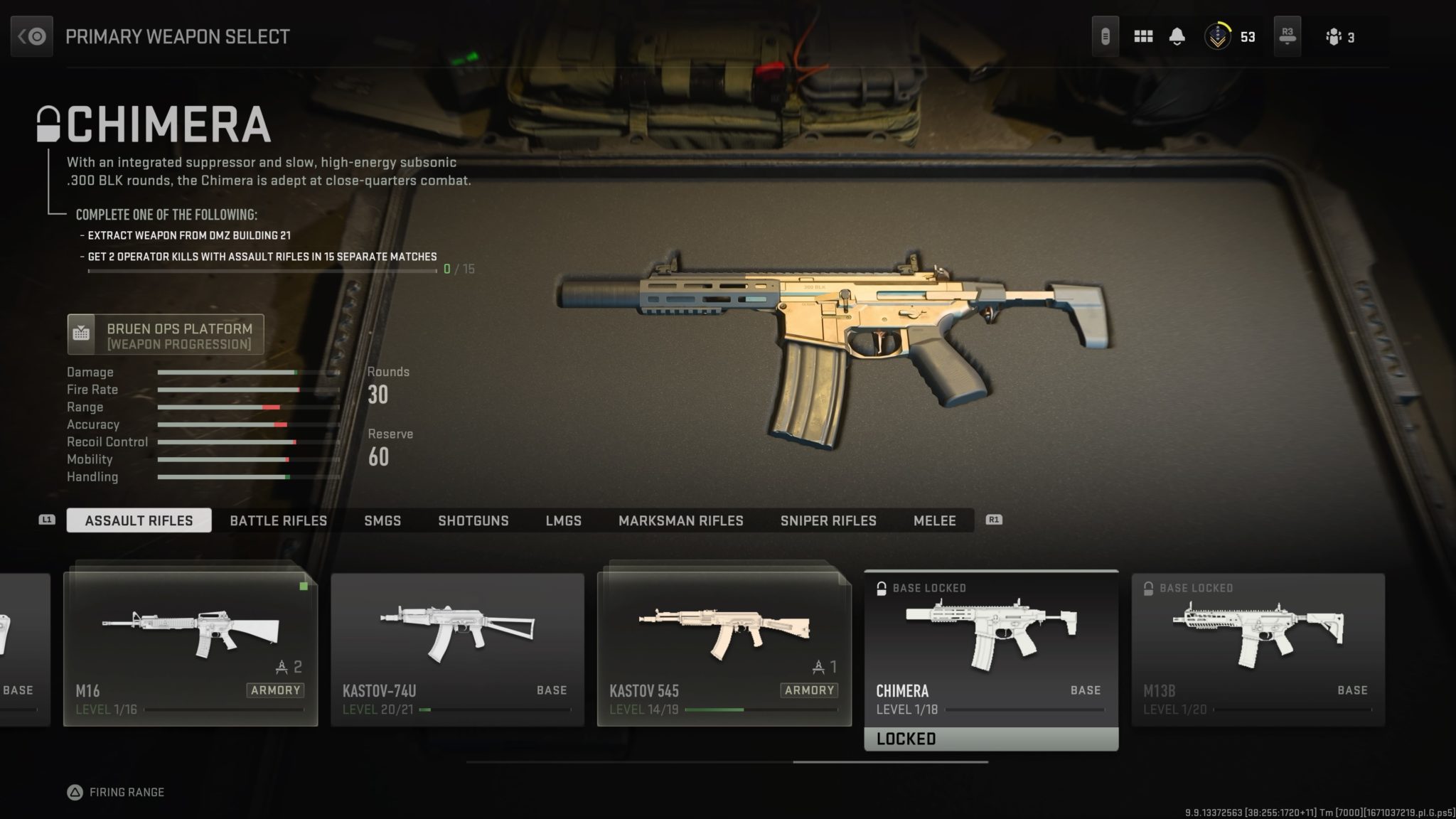This screenshot has height=819, width=1456.
Task: Toggle the L1 category switch control
Action: [x=45, y=520]
